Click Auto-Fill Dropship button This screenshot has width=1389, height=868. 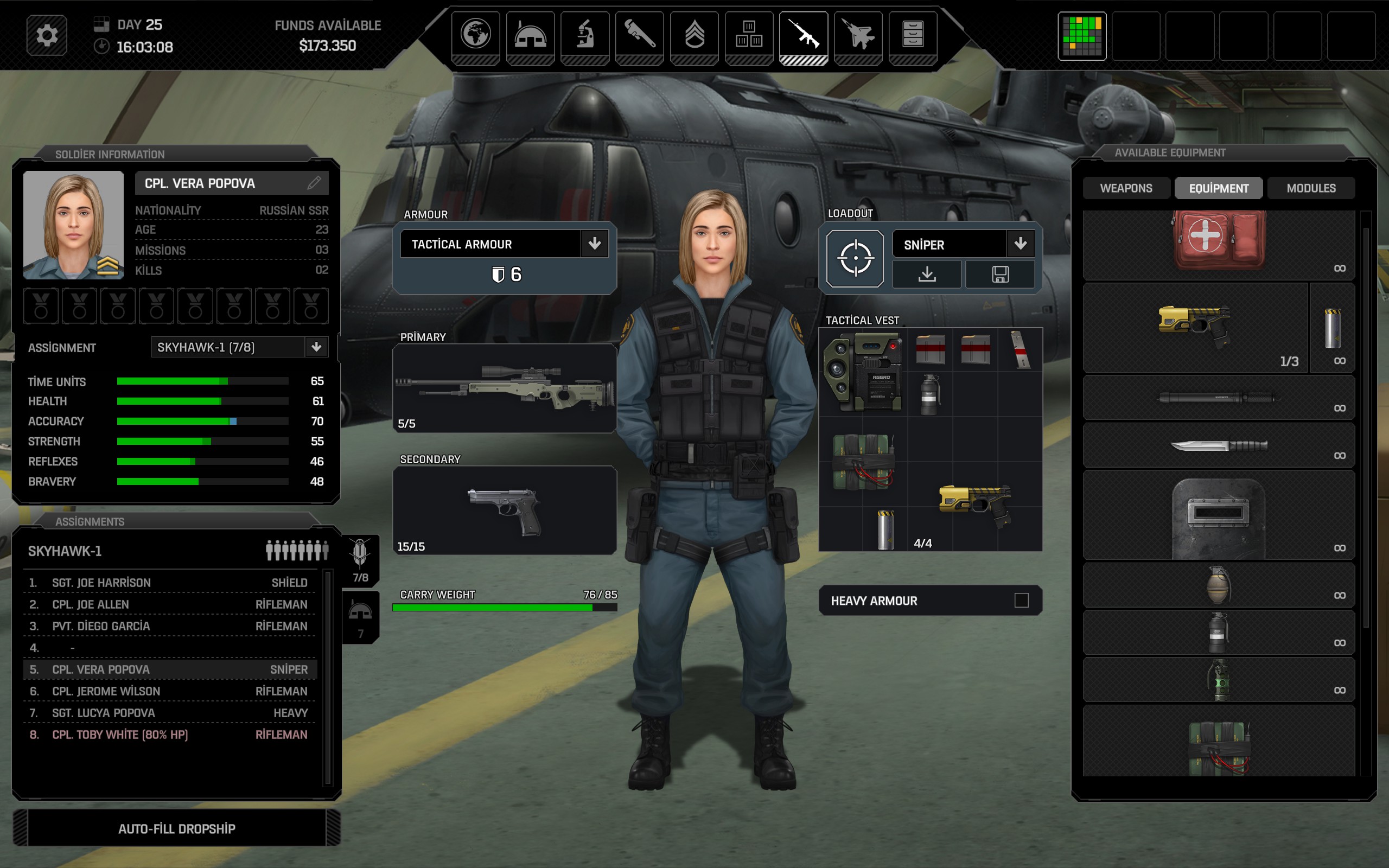click(177, 828)
